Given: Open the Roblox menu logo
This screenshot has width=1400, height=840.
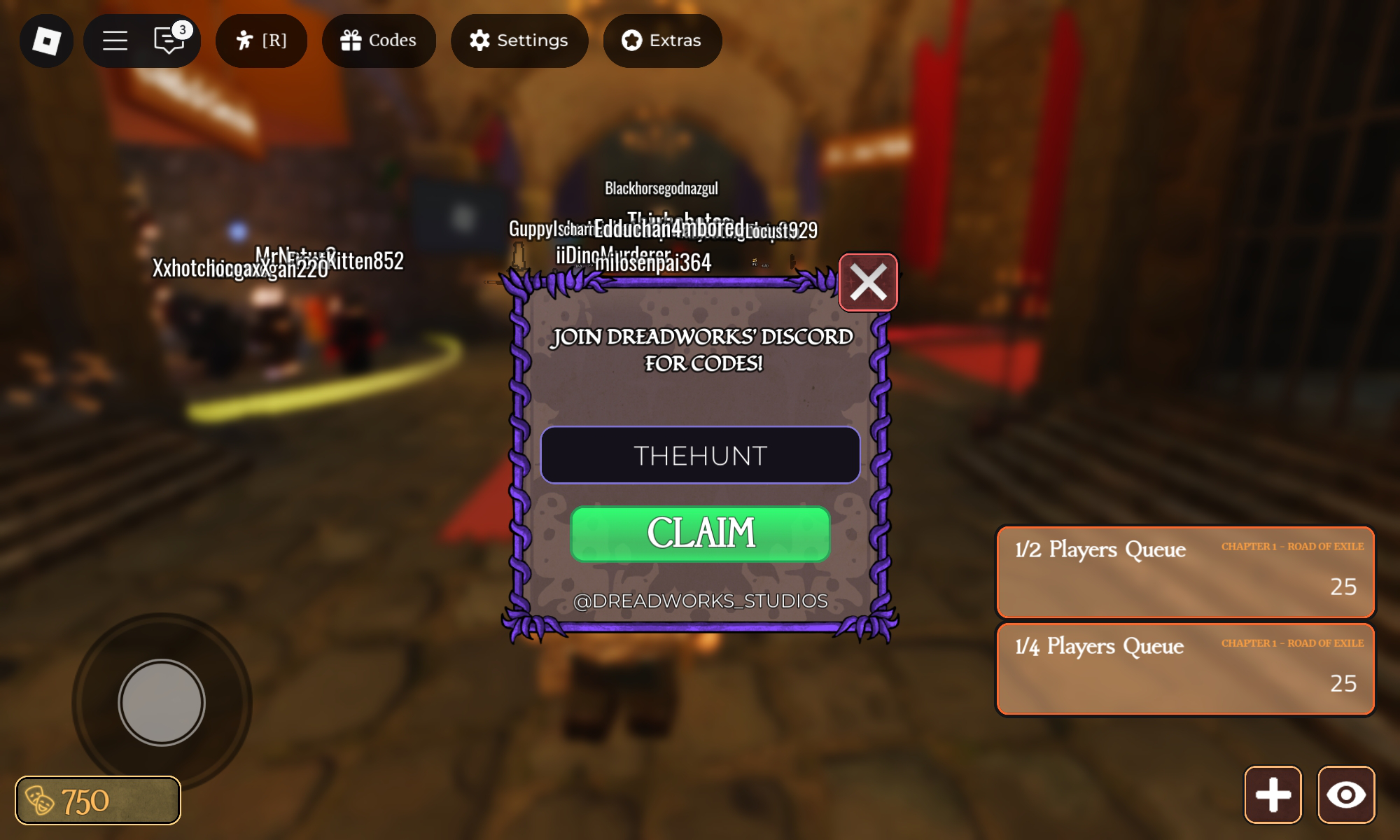Looking at the screenshot, I should tap(46, 41).
